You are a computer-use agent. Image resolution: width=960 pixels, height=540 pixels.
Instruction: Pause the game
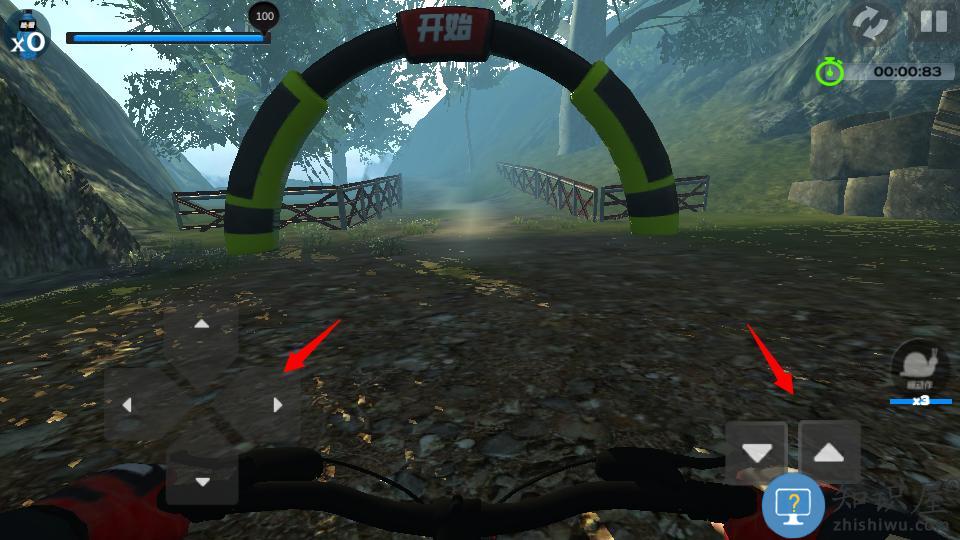(x=933, y=23)
